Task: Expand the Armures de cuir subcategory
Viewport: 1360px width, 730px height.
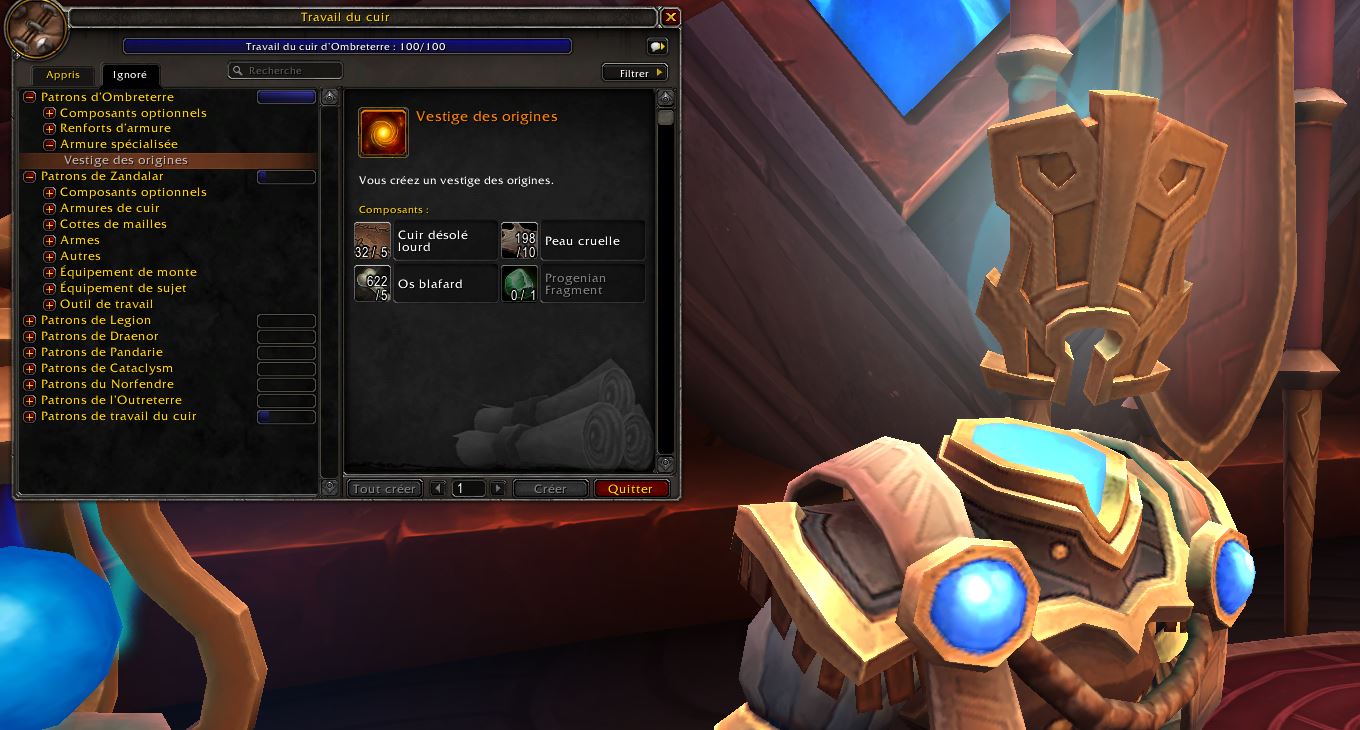Action: tap(49, 209)
